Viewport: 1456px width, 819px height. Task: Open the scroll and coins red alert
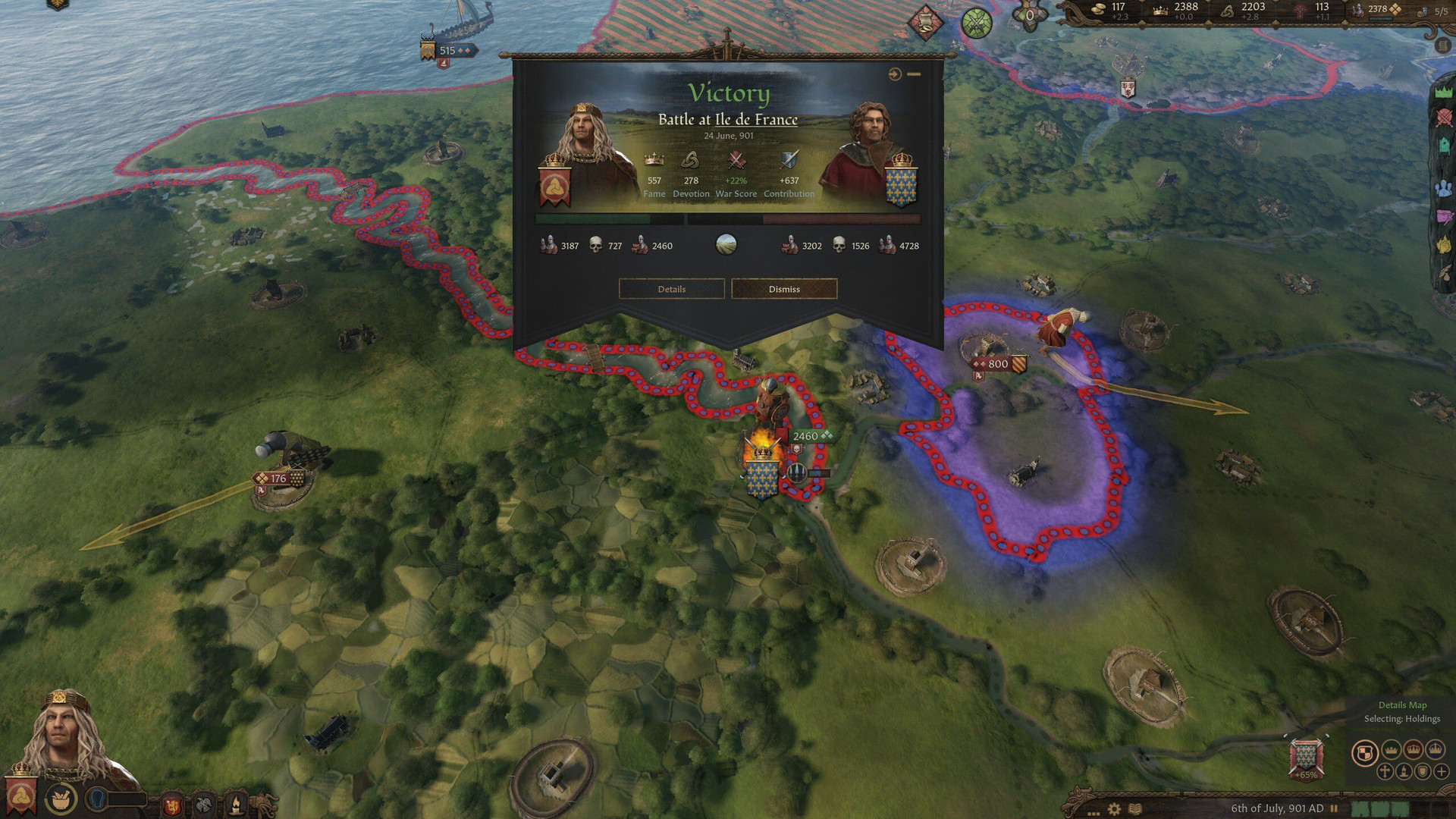926,24
